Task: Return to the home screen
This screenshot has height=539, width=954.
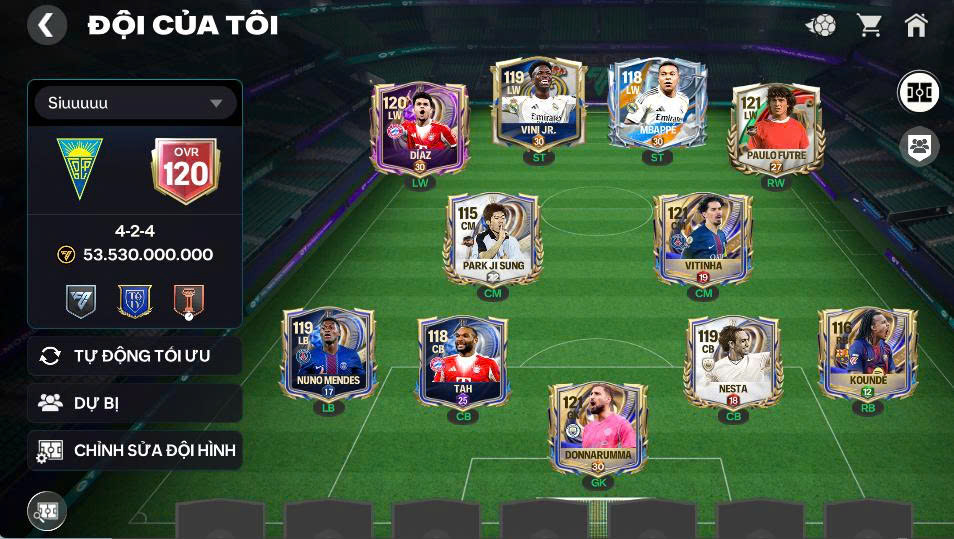Action: tap(916, 25)
